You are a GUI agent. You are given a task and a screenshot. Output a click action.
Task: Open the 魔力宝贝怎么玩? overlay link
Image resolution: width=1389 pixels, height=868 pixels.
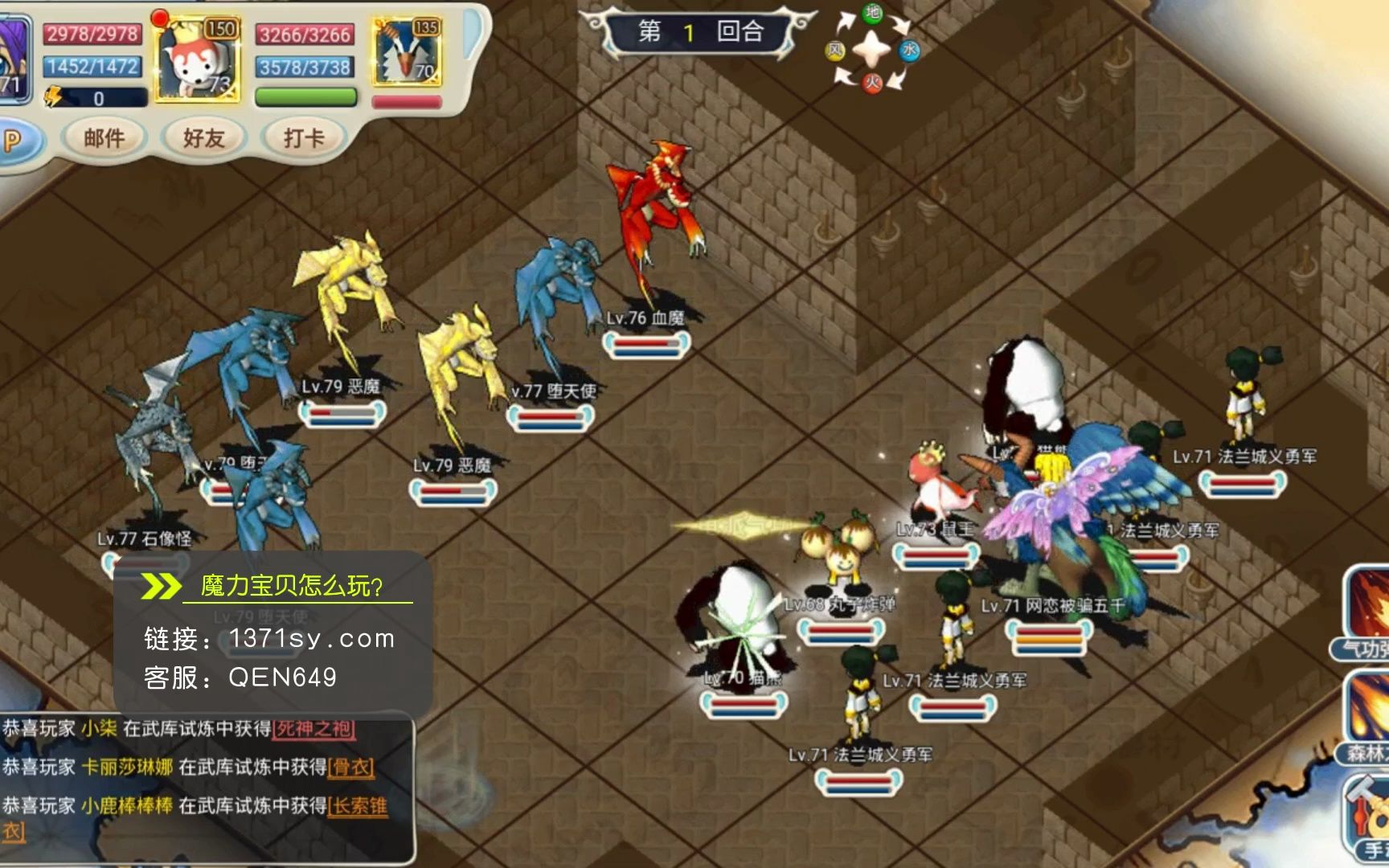click(x=291, y=586)
